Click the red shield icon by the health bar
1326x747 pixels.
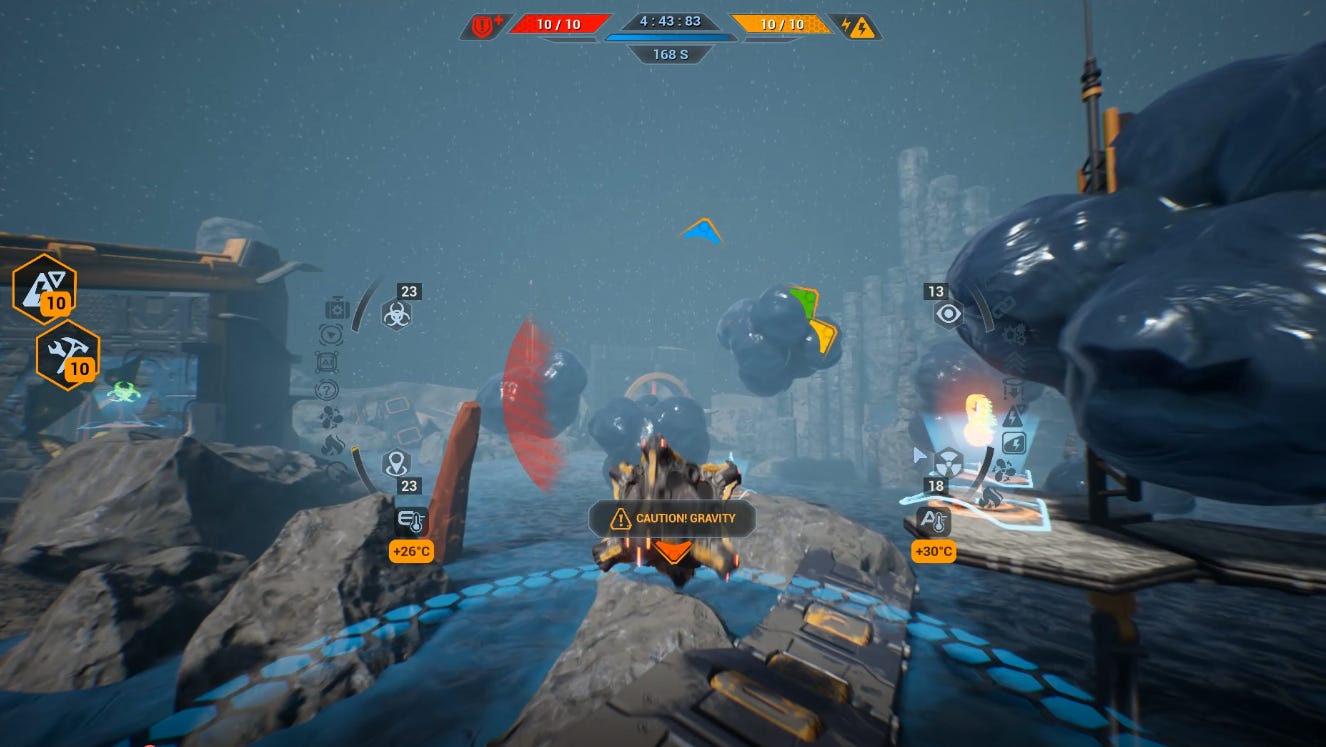(485, 26)
